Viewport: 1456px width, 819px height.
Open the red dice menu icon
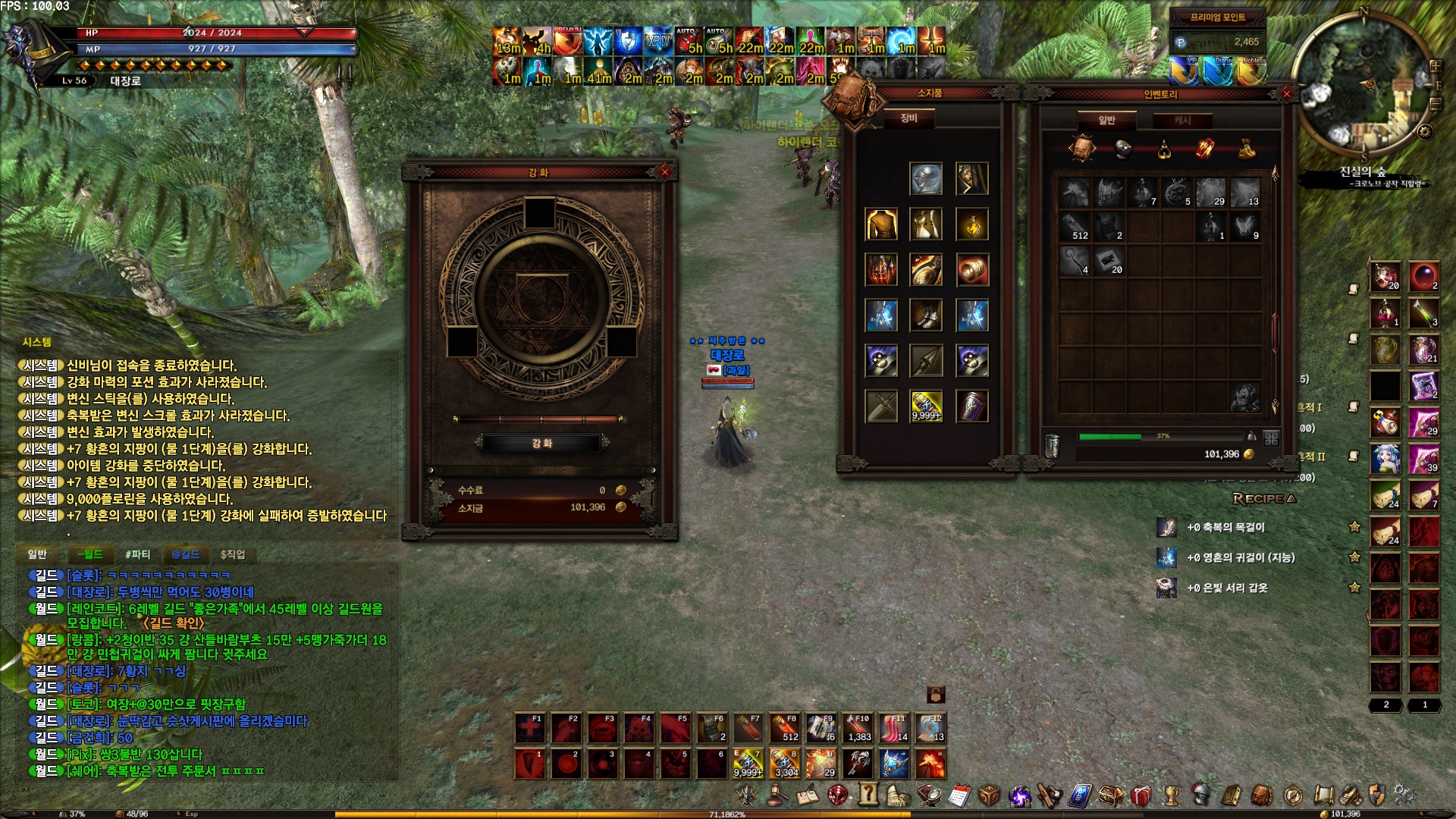pyautogui.click(x=838, y=795)
